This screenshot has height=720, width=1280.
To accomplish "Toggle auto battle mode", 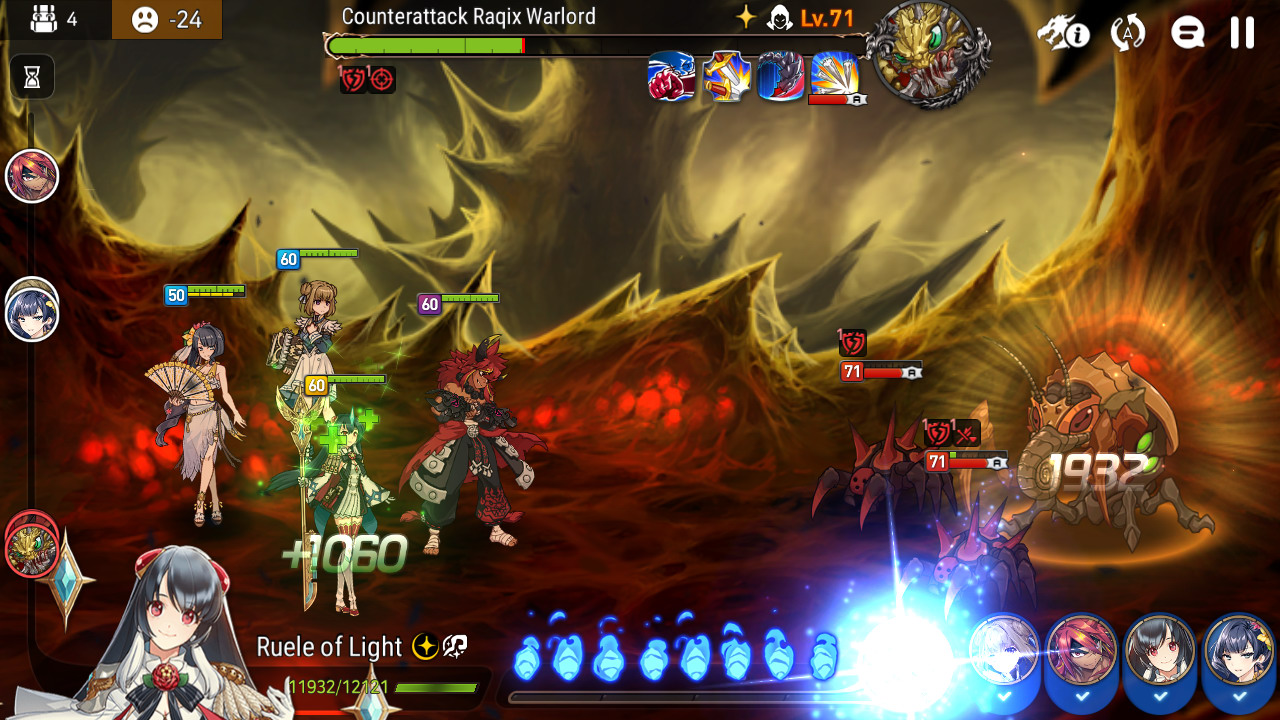I will tap(1128, 33).
